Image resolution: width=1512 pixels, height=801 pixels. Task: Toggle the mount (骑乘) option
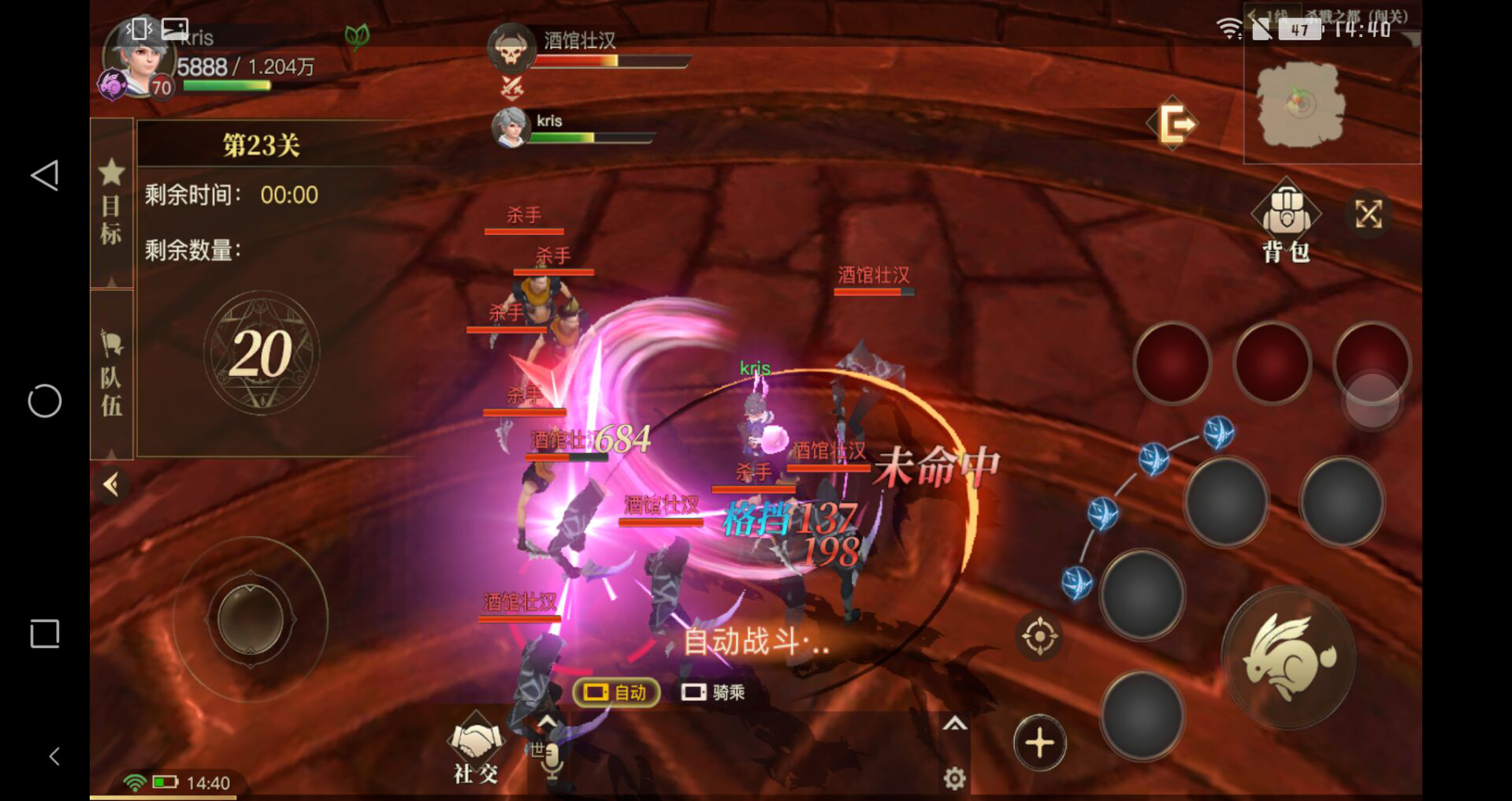tap(713, 692)
